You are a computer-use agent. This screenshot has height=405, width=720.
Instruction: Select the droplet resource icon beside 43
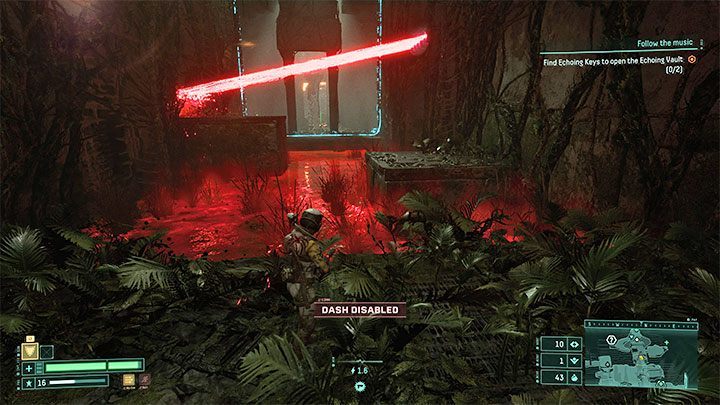573,376
